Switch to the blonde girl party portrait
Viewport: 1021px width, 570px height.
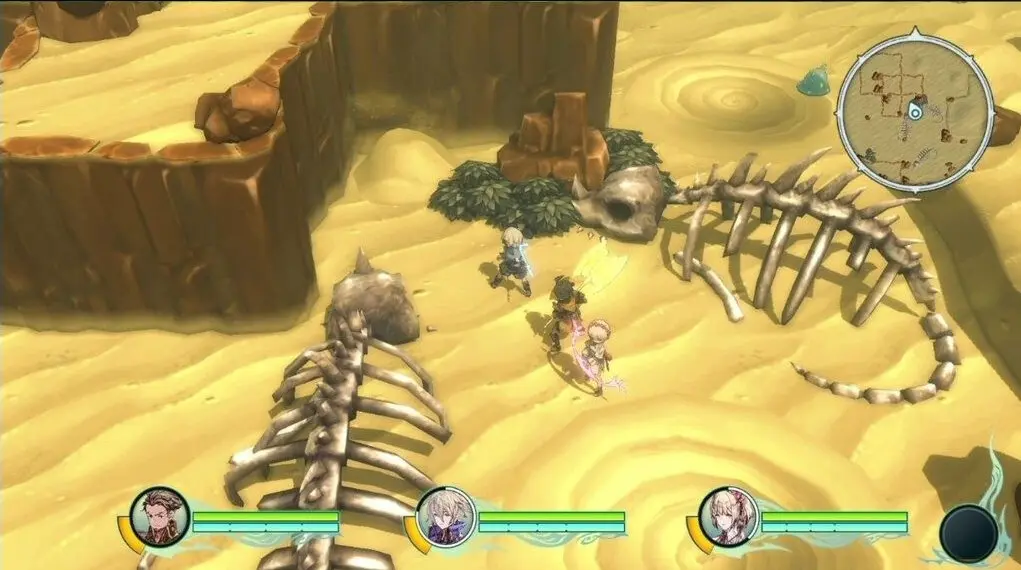727,517
